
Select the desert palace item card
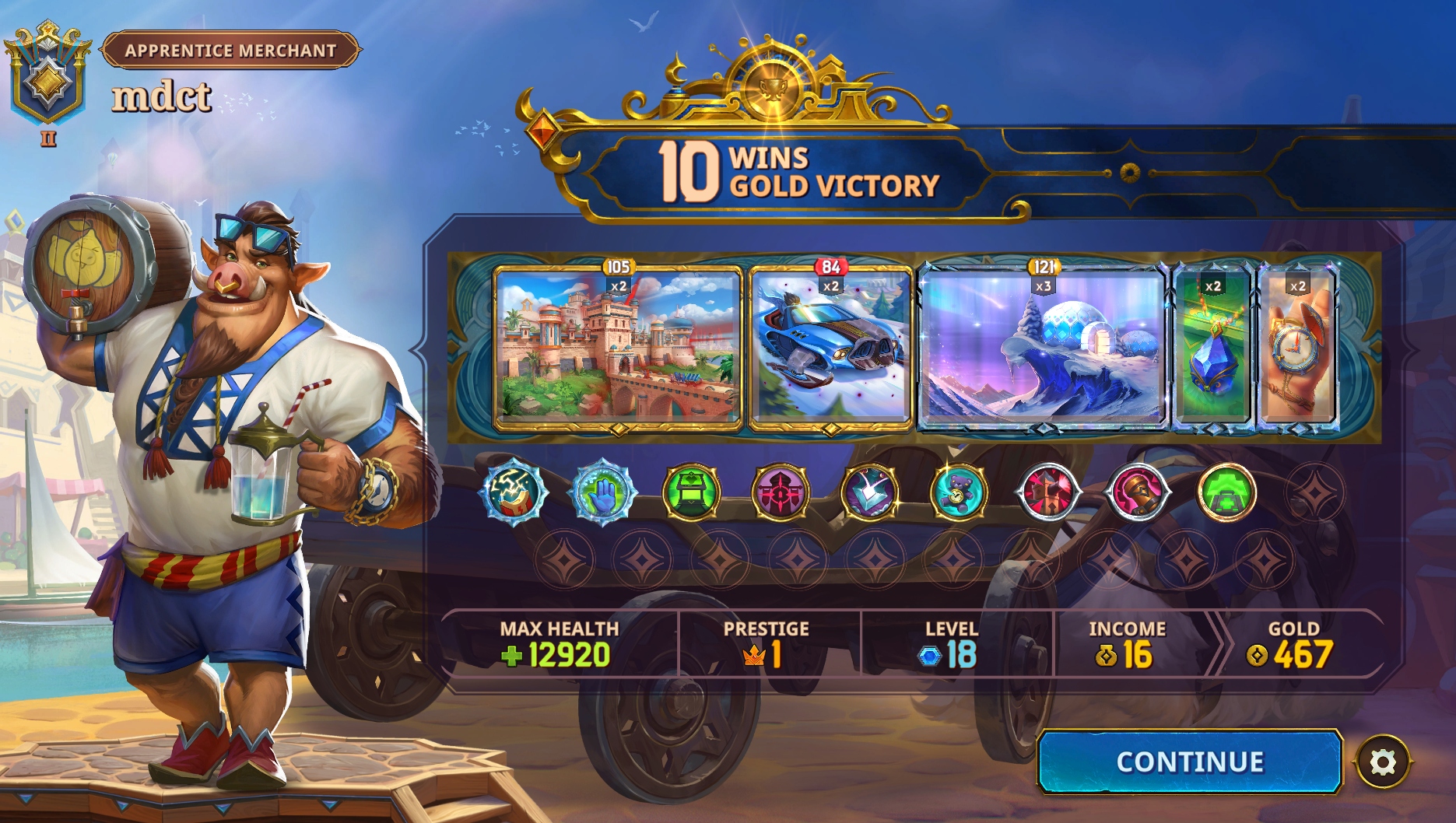click(617, 348)
